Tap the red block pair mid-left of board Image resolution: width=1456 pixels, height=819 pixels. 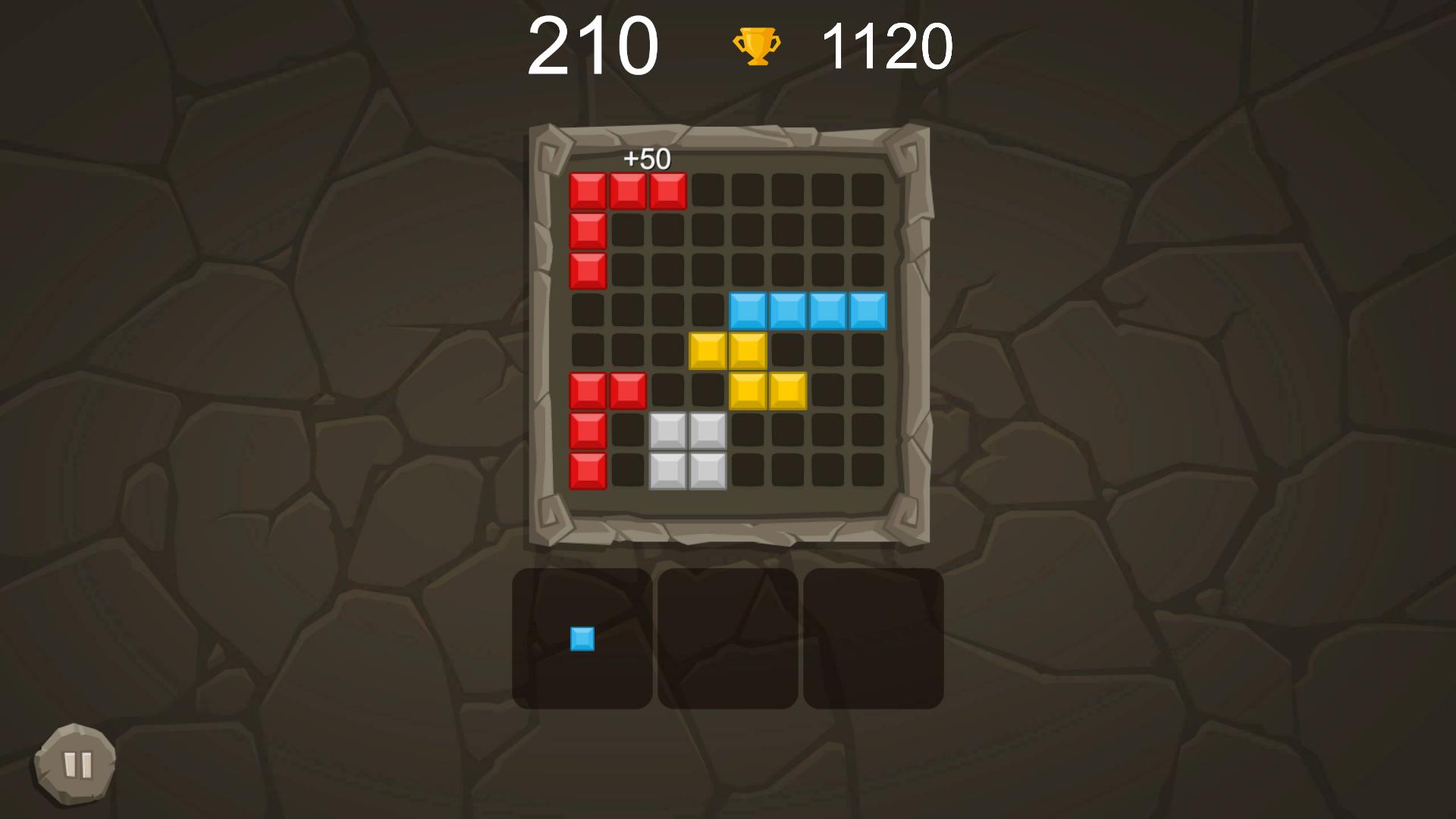(x=607, y=389)
